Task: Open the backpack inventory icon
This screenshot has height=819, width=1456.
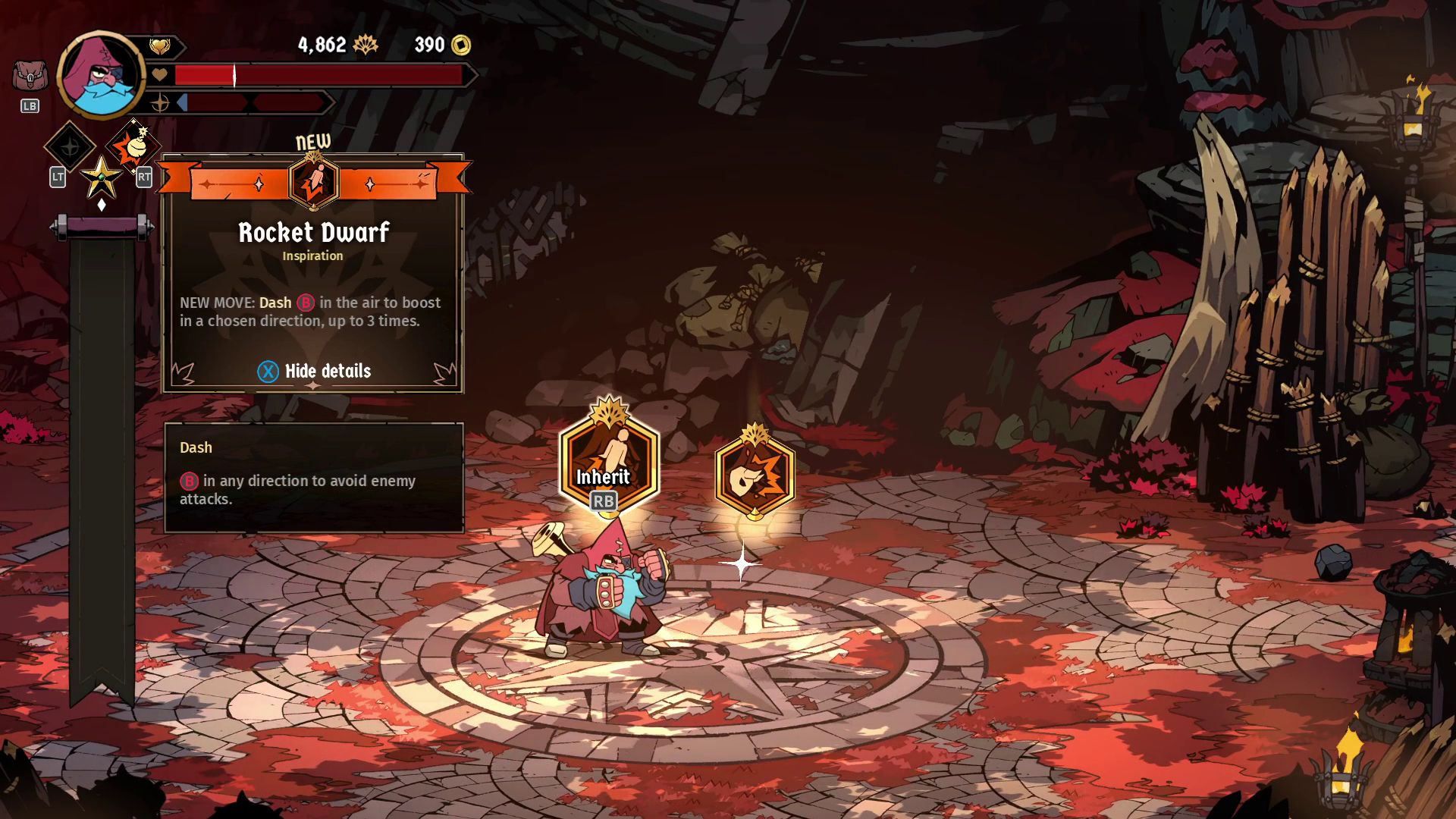Action: click(x=30, y=77)
